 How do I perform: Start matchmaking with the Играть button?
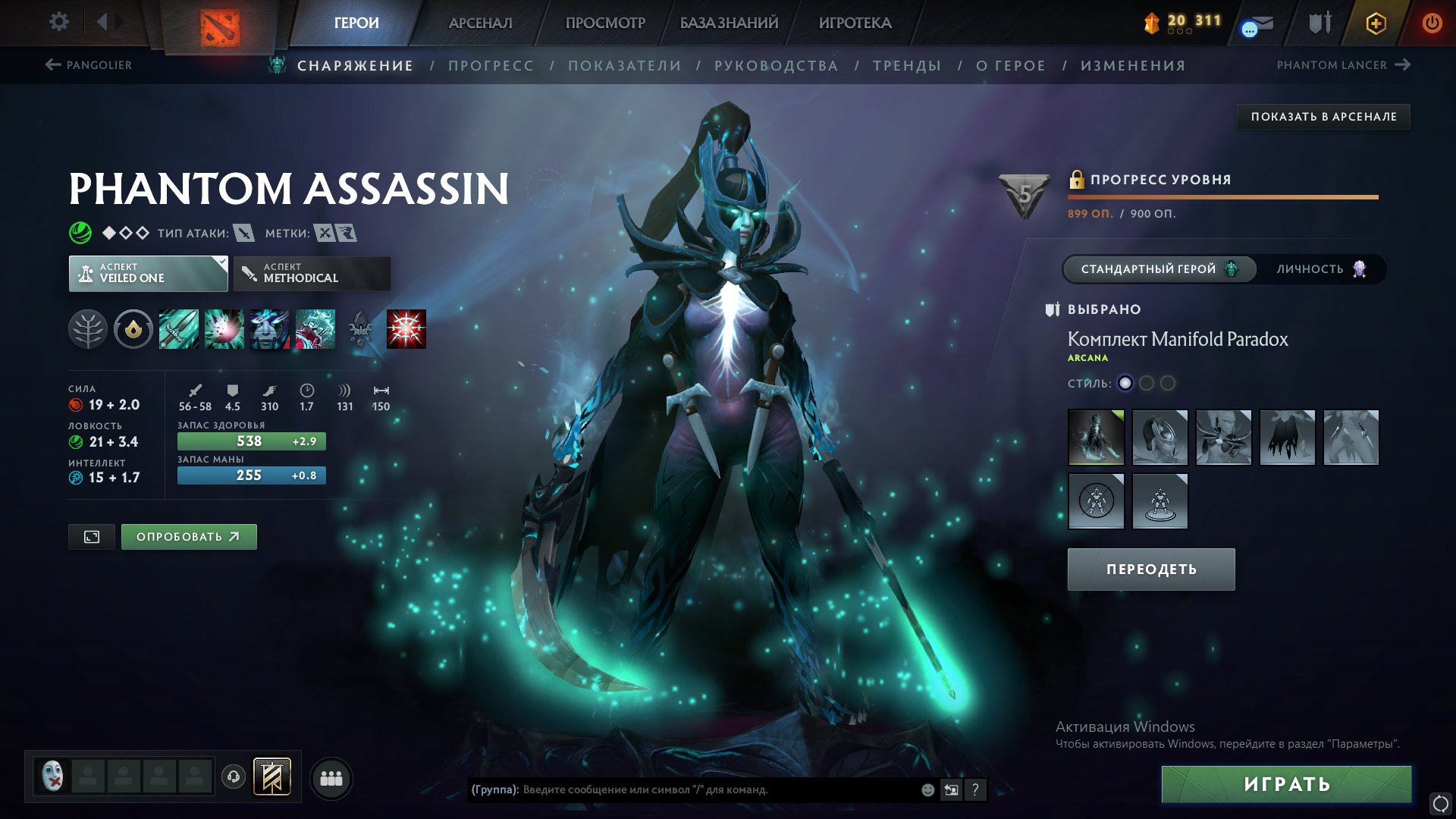(1286, 784)
